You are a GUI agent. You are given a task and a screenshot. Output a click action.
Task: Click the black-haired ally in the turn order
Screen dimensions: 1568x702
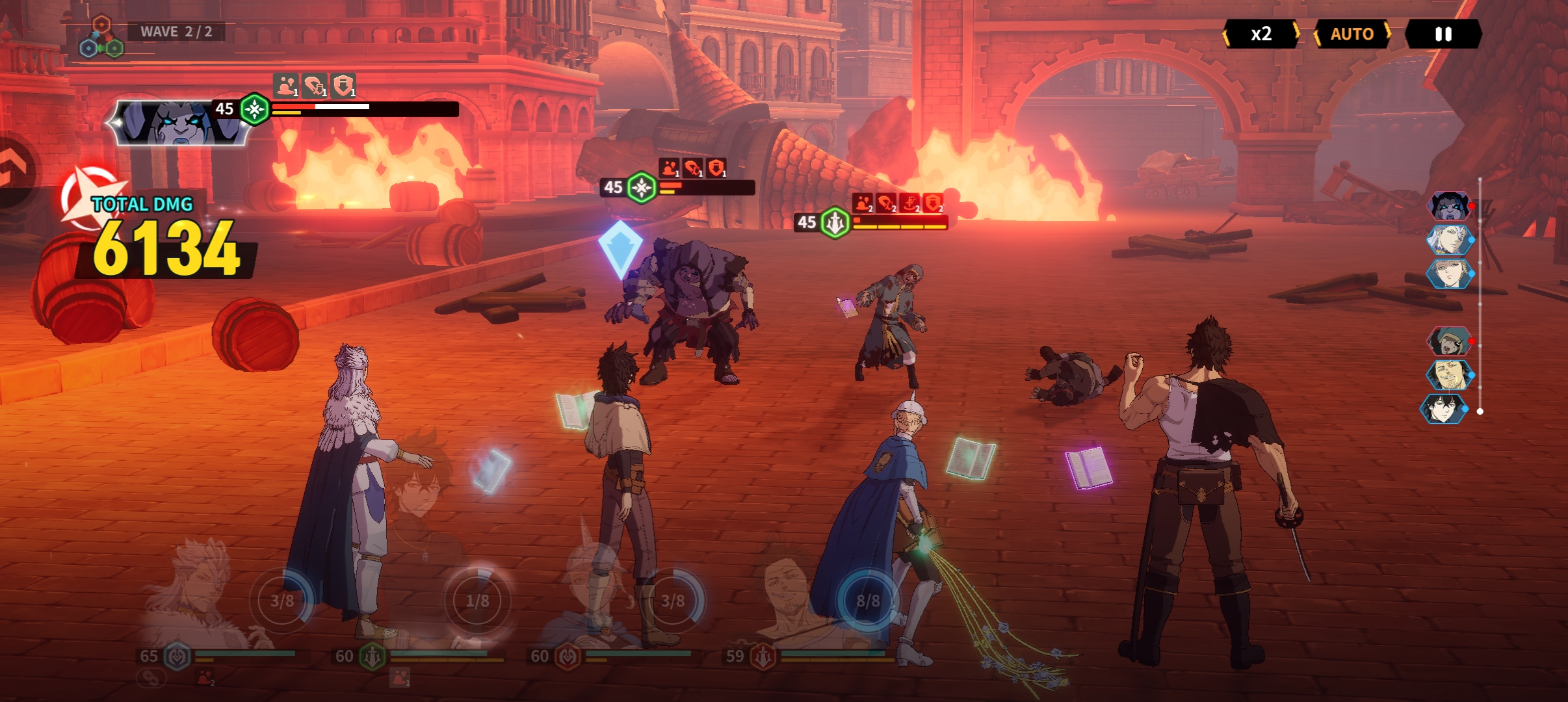click(1444, 409)
